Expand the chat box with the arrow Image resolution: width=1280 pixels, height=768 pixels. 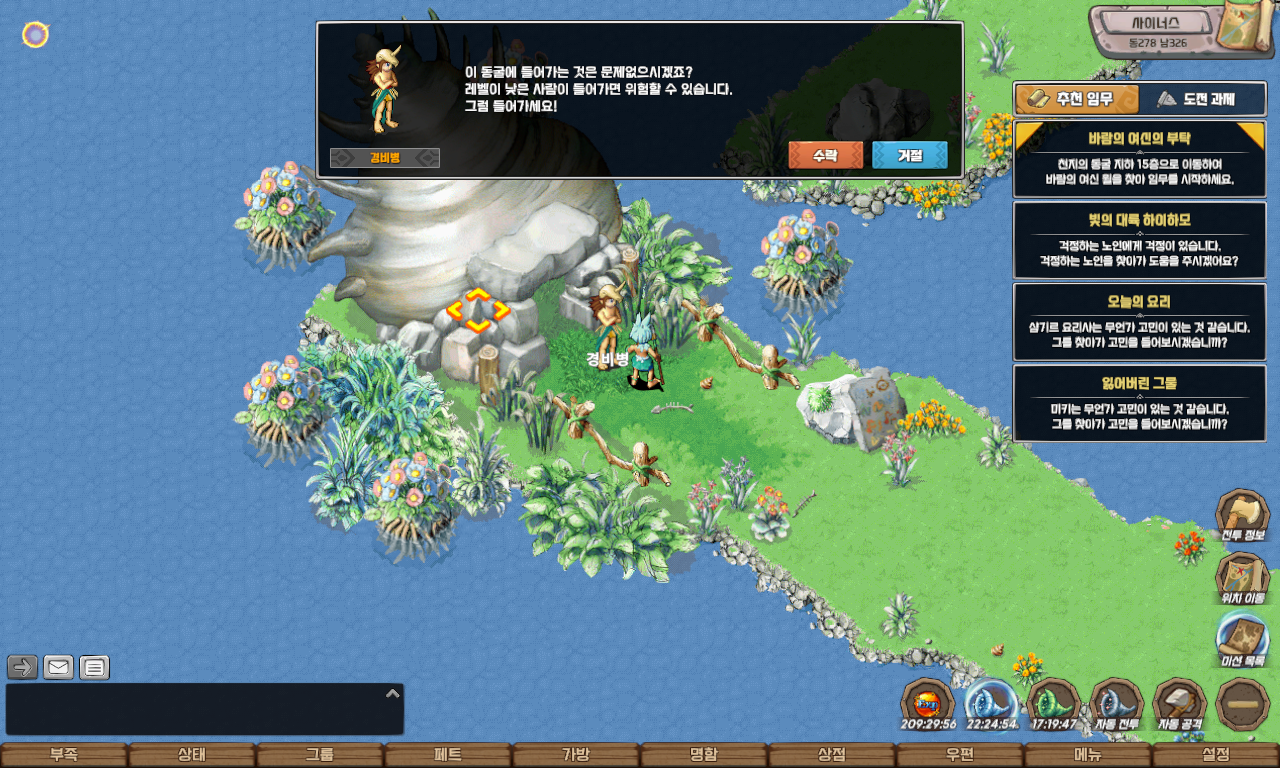[x=393, y=692]
